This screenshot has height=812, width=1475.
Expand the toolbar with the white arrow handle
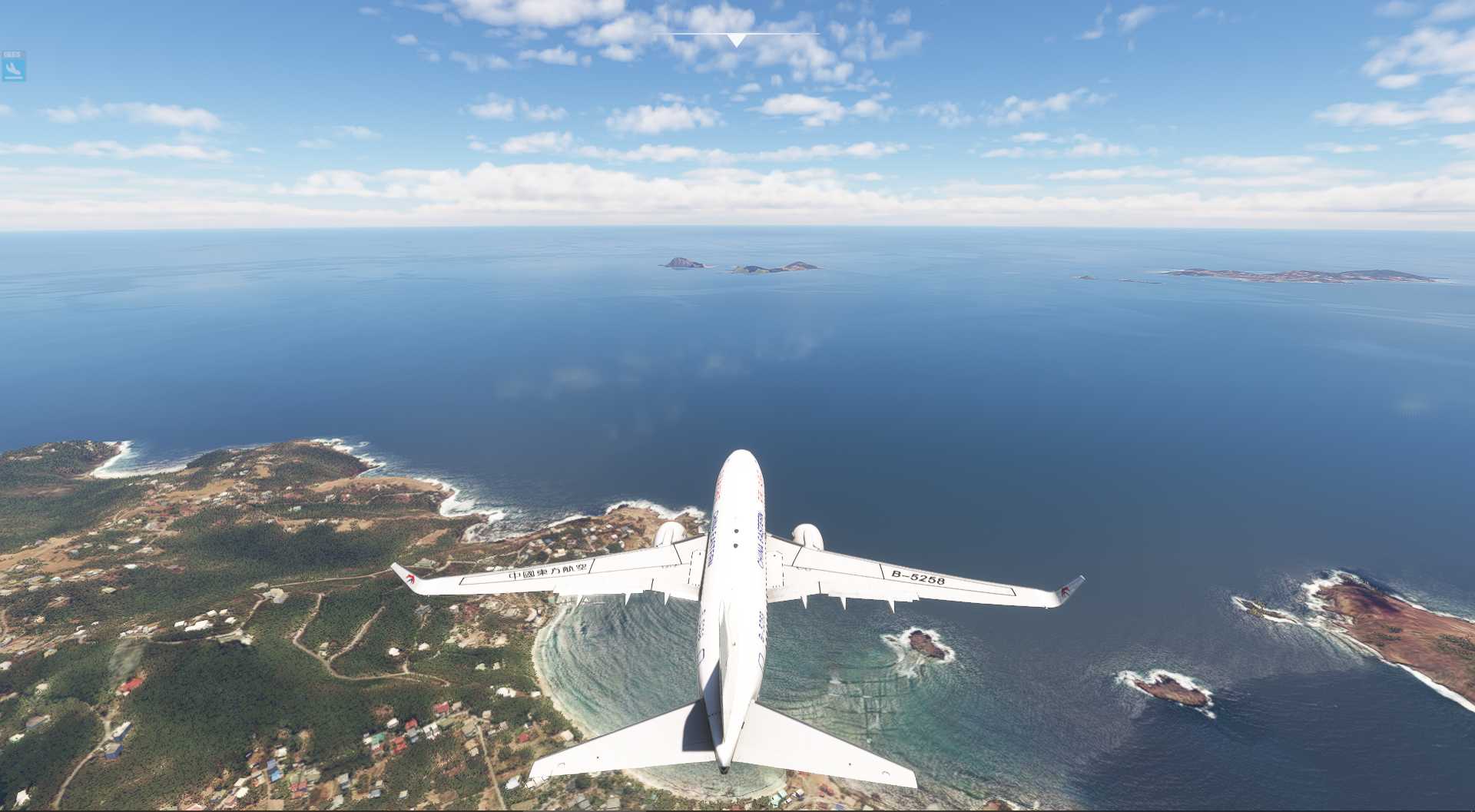(736, 40)
